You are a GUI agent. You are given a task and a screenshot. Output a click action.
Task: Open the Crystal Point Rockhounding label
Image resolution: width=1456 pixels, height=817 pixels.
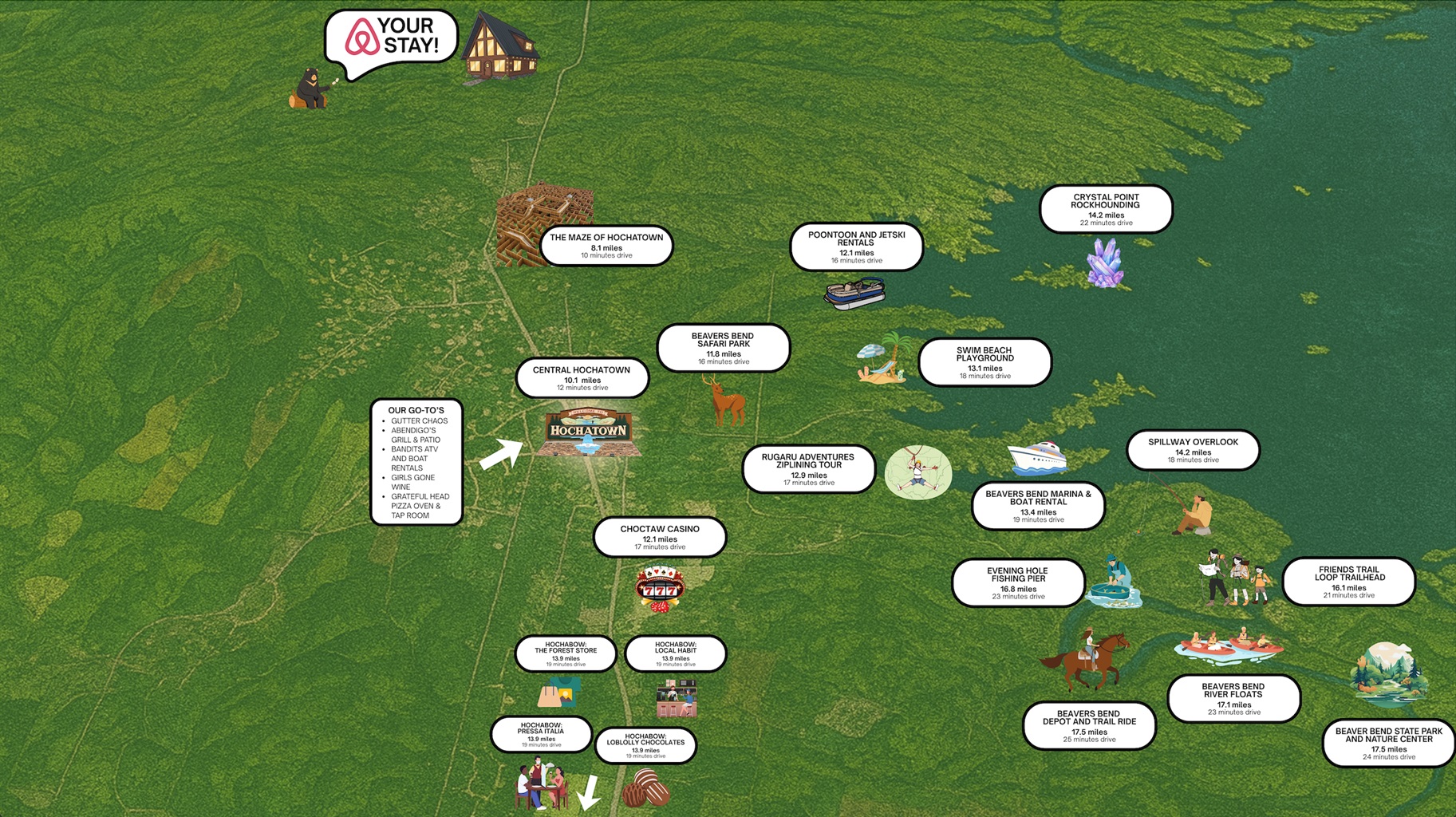click(1106, 209)
